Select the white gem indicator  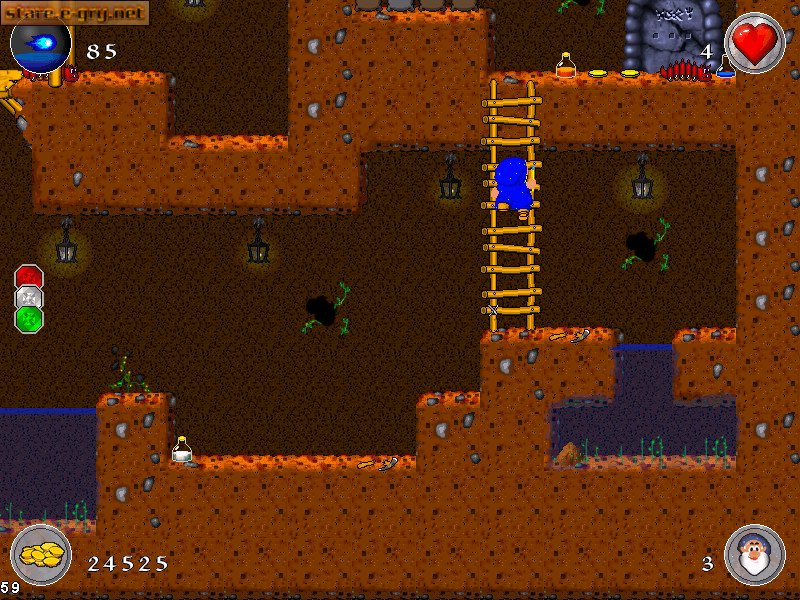click(x=29, y=297)
